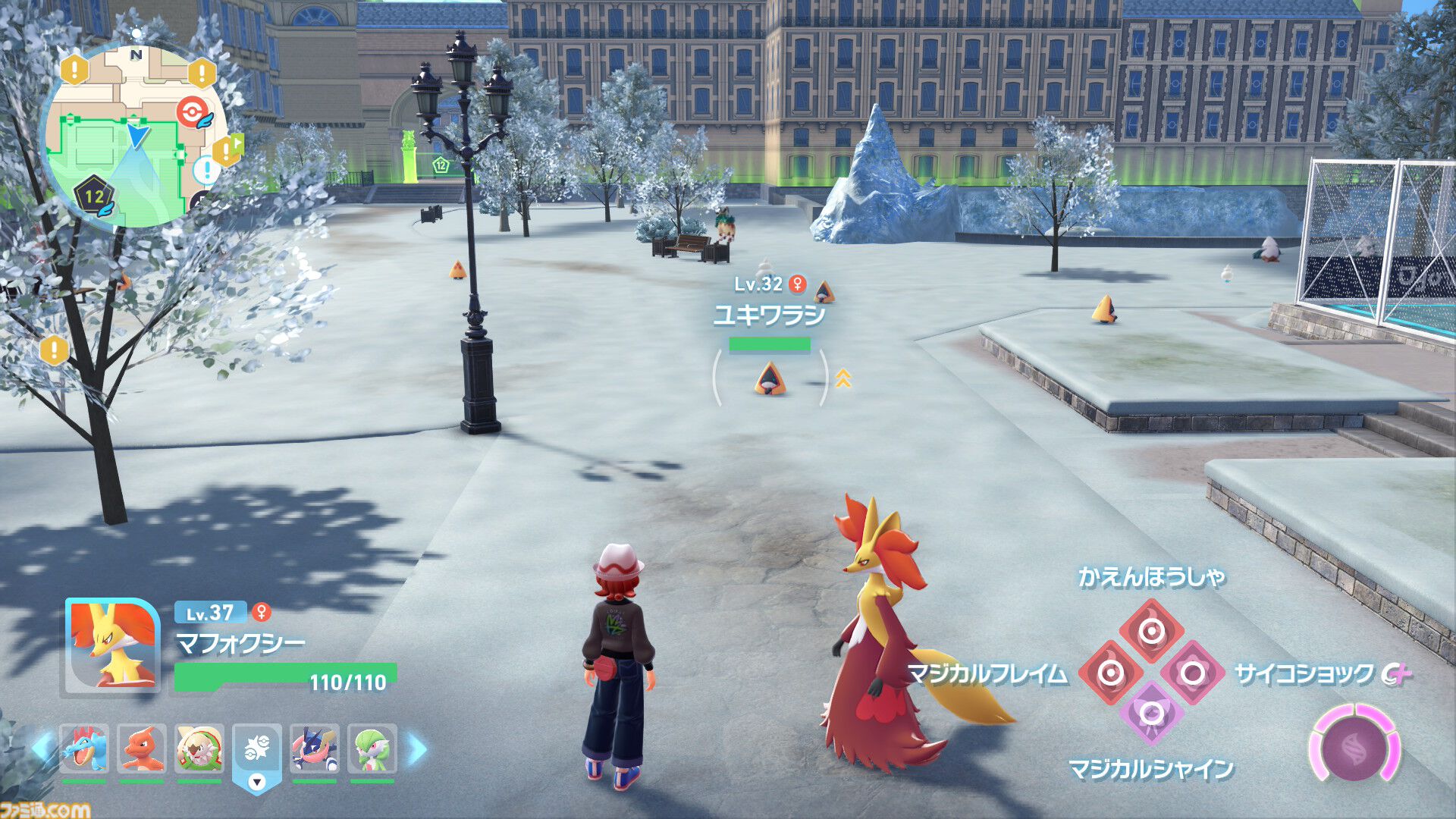The width and height of the screenshot is (1456, 819).
Task: Switch to Chesnaught in the party bar
Action: click(199, 749)
